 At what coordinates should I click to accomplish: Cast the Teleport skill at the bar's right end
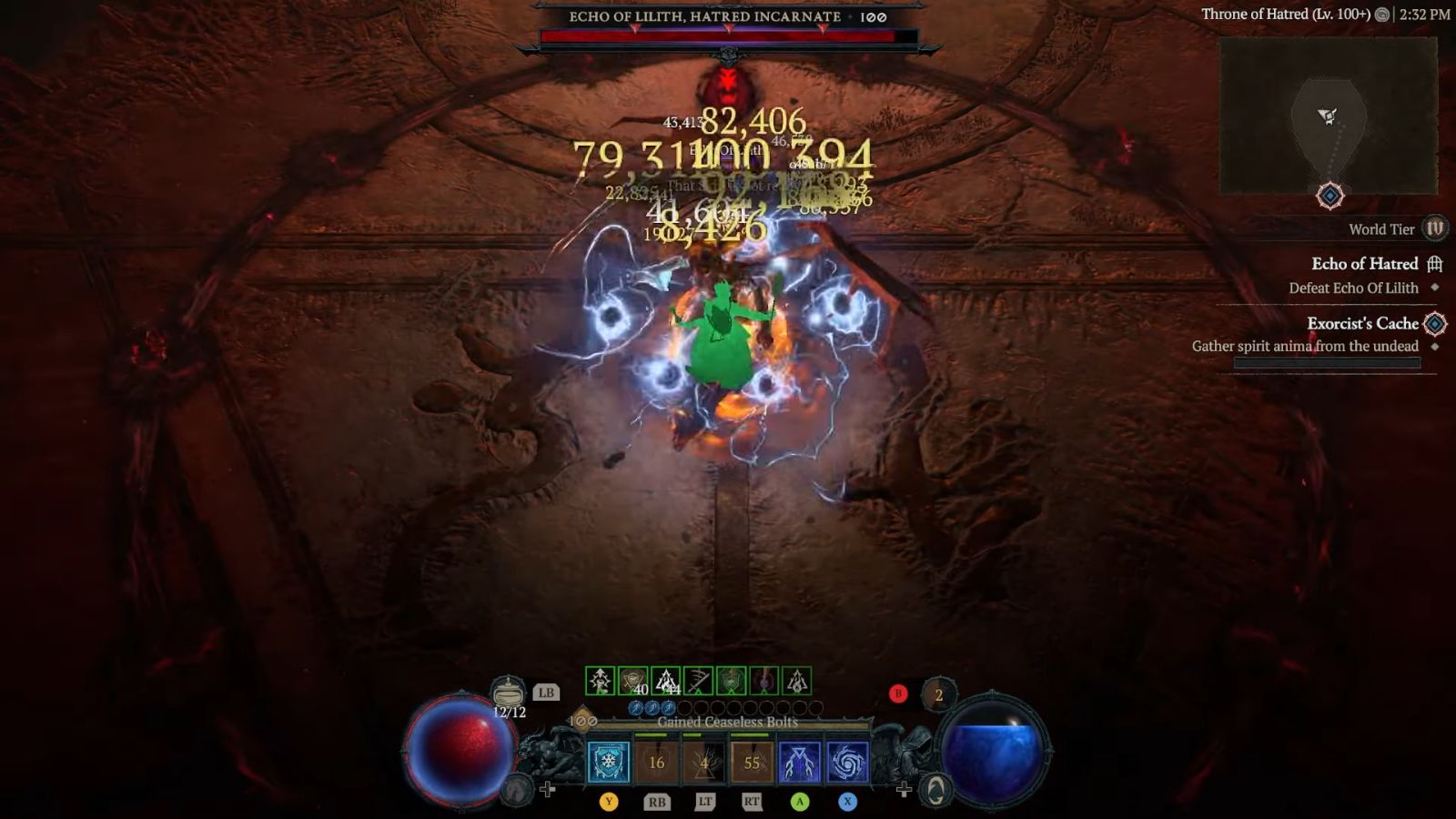tap(847, 761)
